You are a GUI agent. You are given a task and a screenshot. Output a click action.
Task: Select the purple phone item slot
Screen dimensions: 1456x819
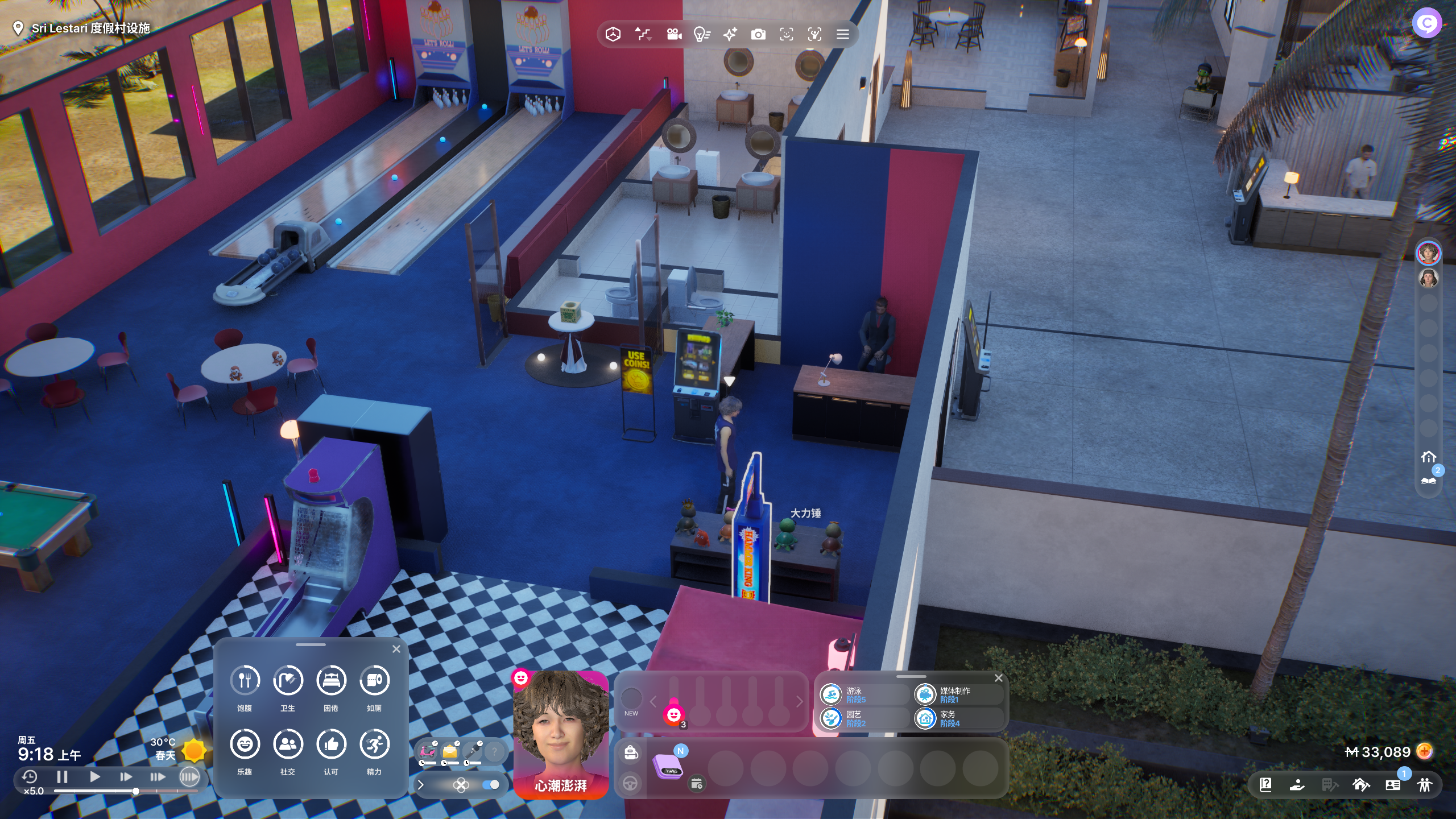668,766
